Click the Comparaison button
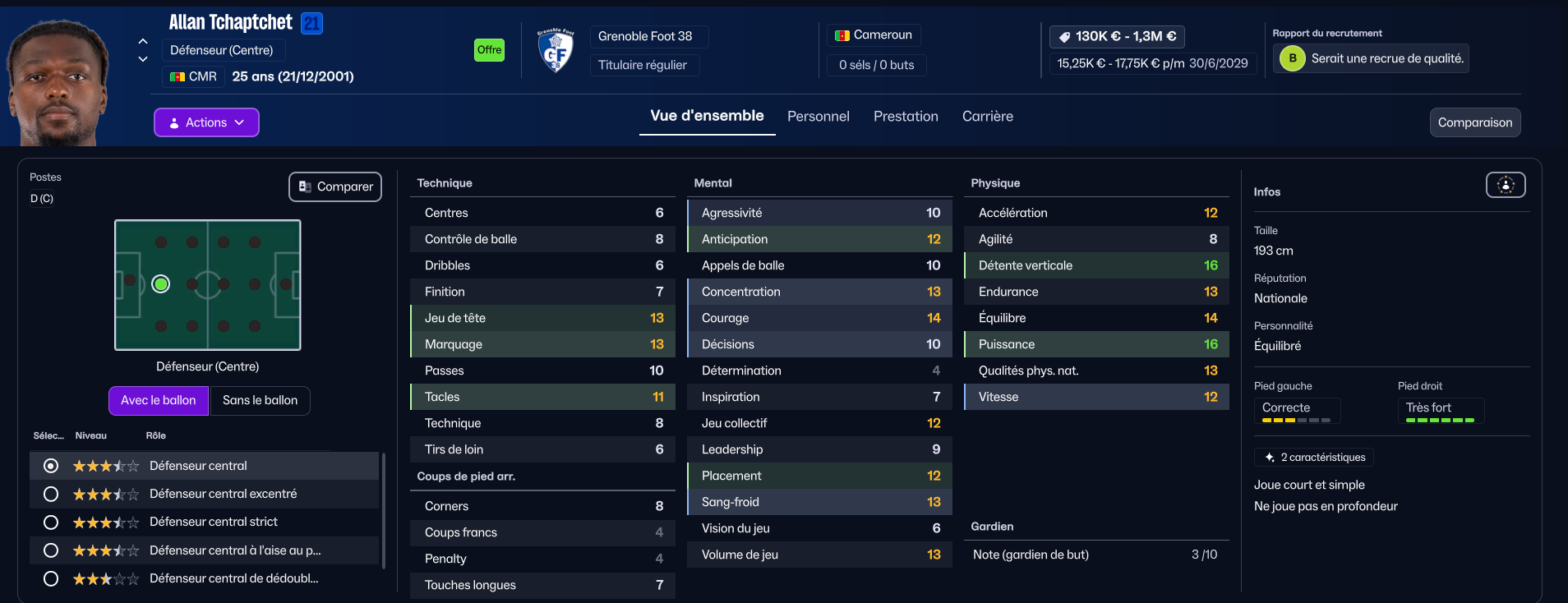 point(1474,122)
